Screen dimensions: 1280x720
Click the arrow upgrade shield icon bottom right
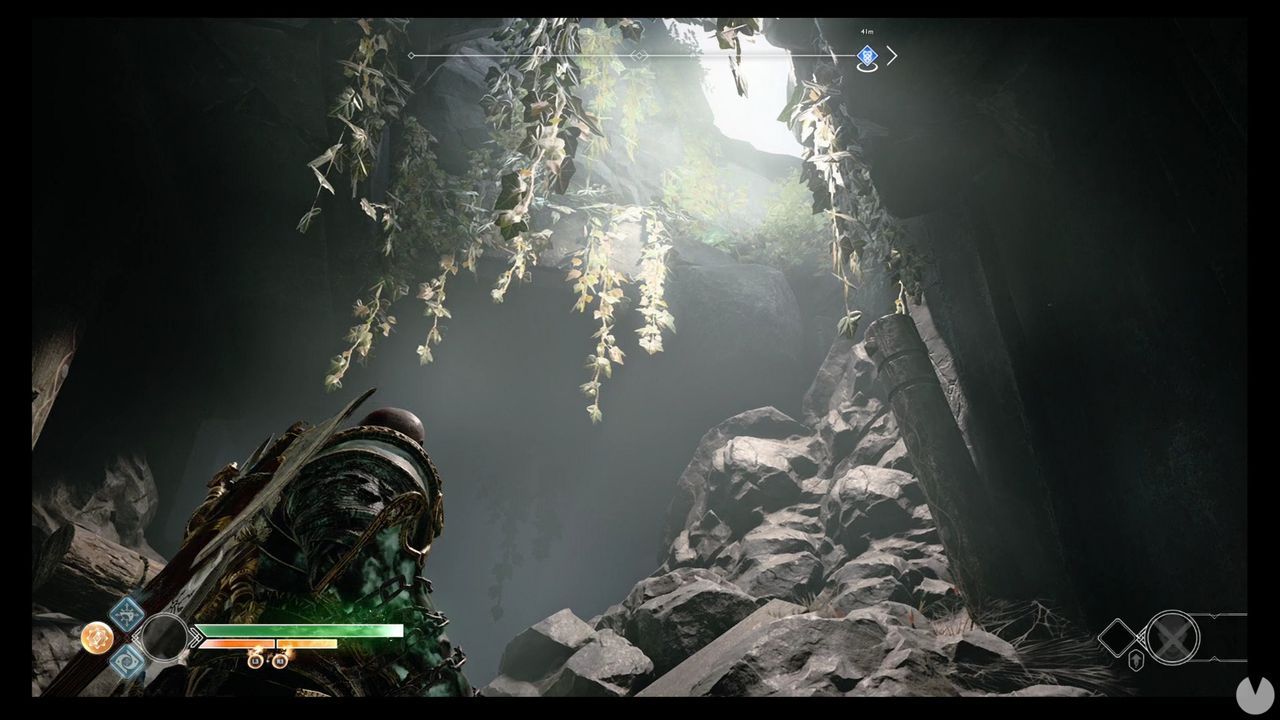tap(1136, 659)
